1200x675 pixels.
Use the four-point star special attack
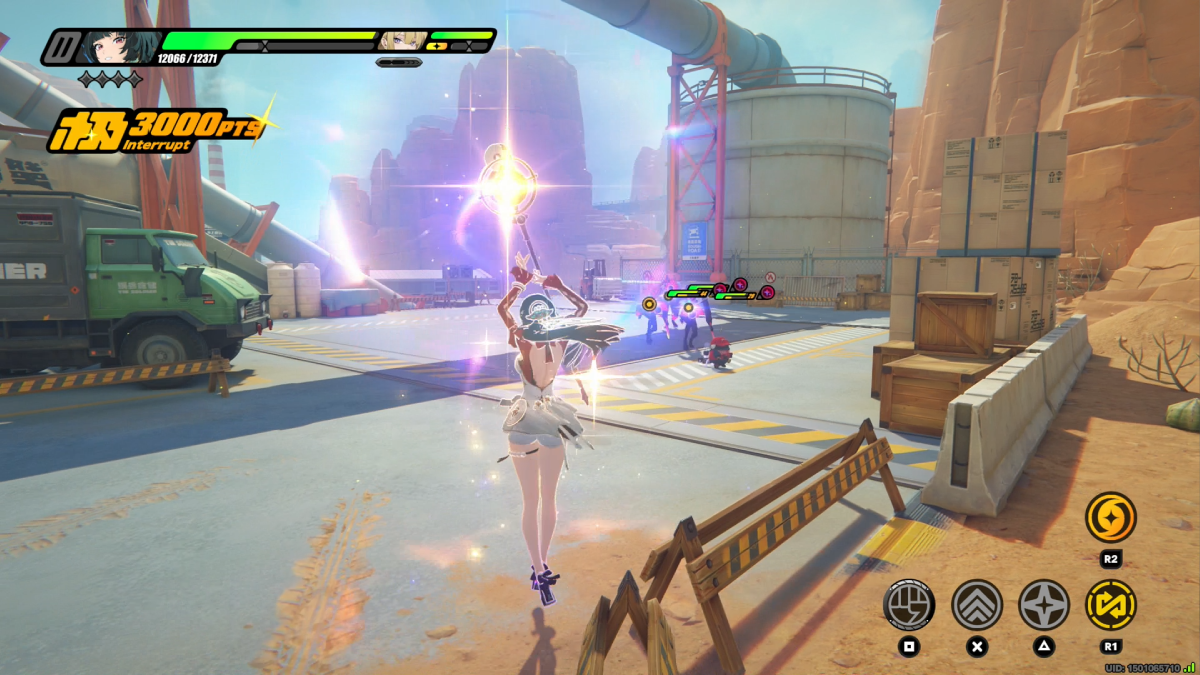(1043, 604)
